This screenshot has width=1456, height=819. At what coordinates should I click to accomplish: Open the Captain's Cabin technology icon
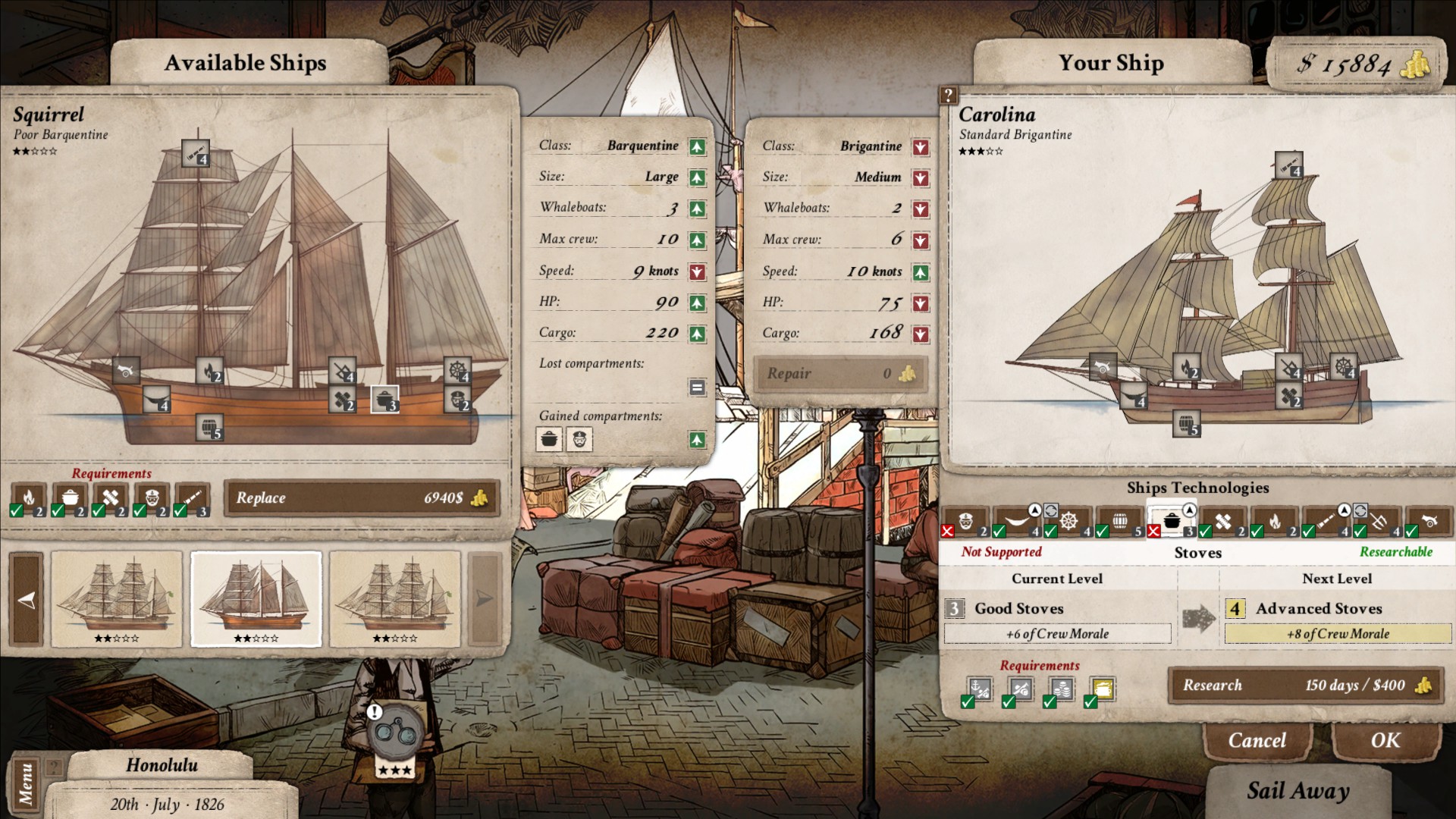click(965, 520)
